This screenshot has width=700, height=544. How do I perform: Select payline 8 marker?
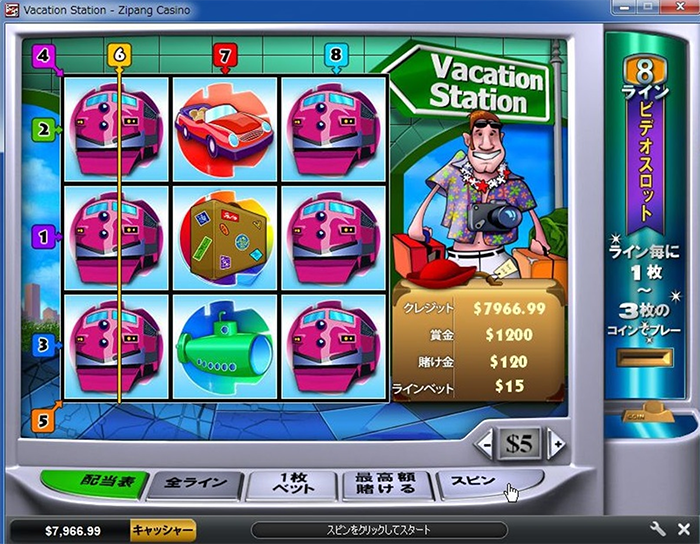[x=336, y=55]
